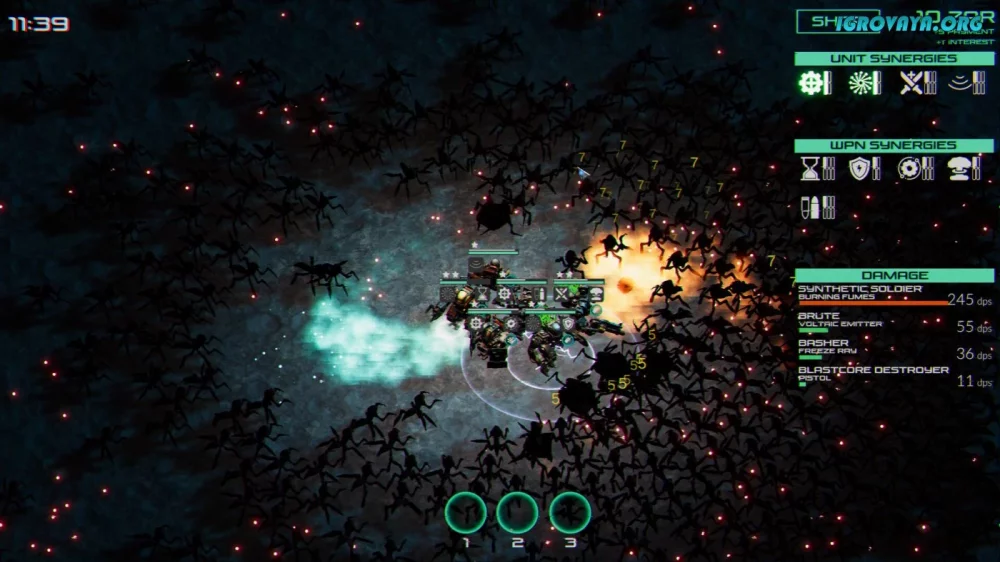Click the lightning shield weapon synergy icon
This screenshot has width=1000, height=562.
pos(859,169)
